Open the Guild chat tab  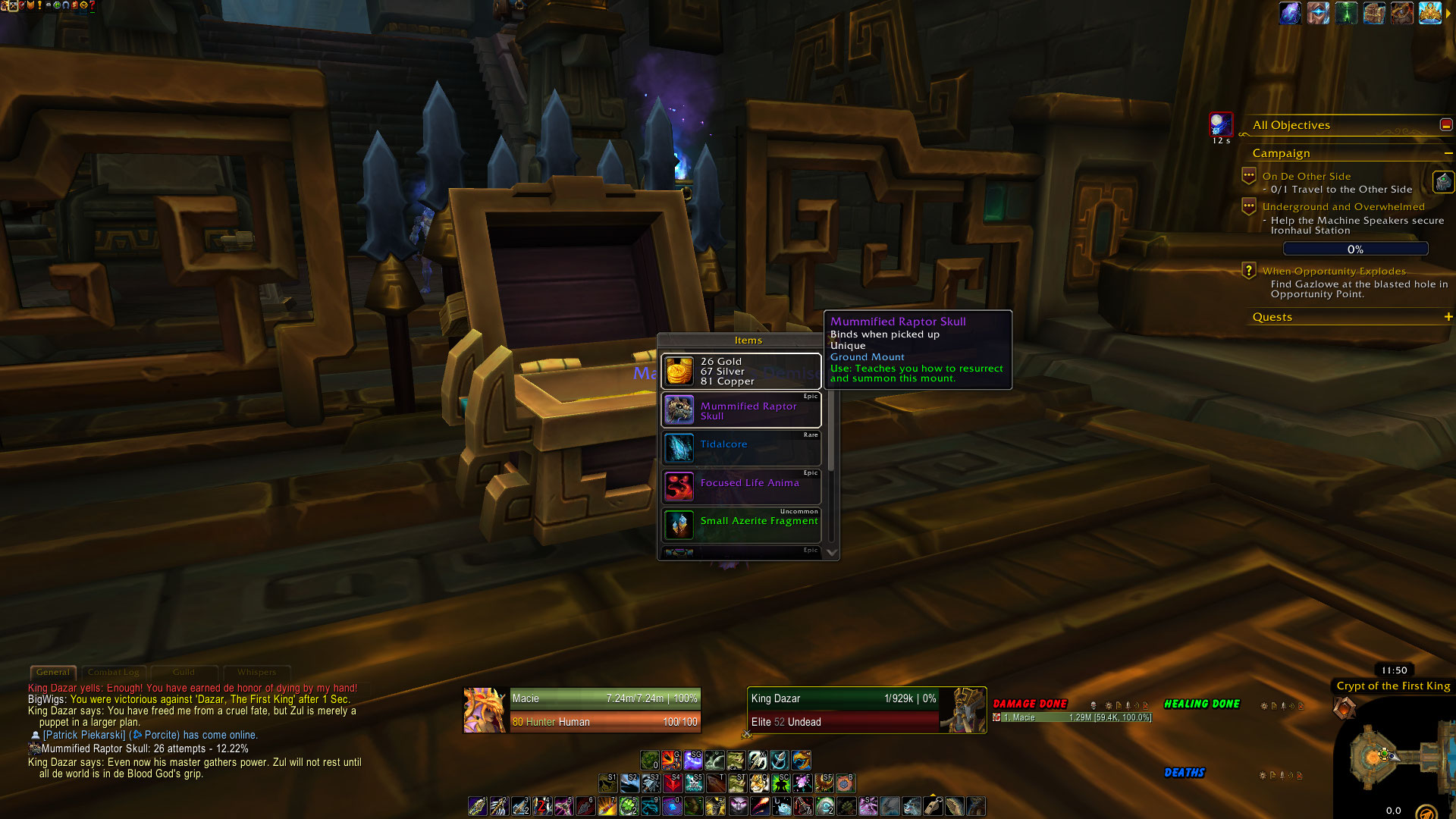(x=184, y=673)
